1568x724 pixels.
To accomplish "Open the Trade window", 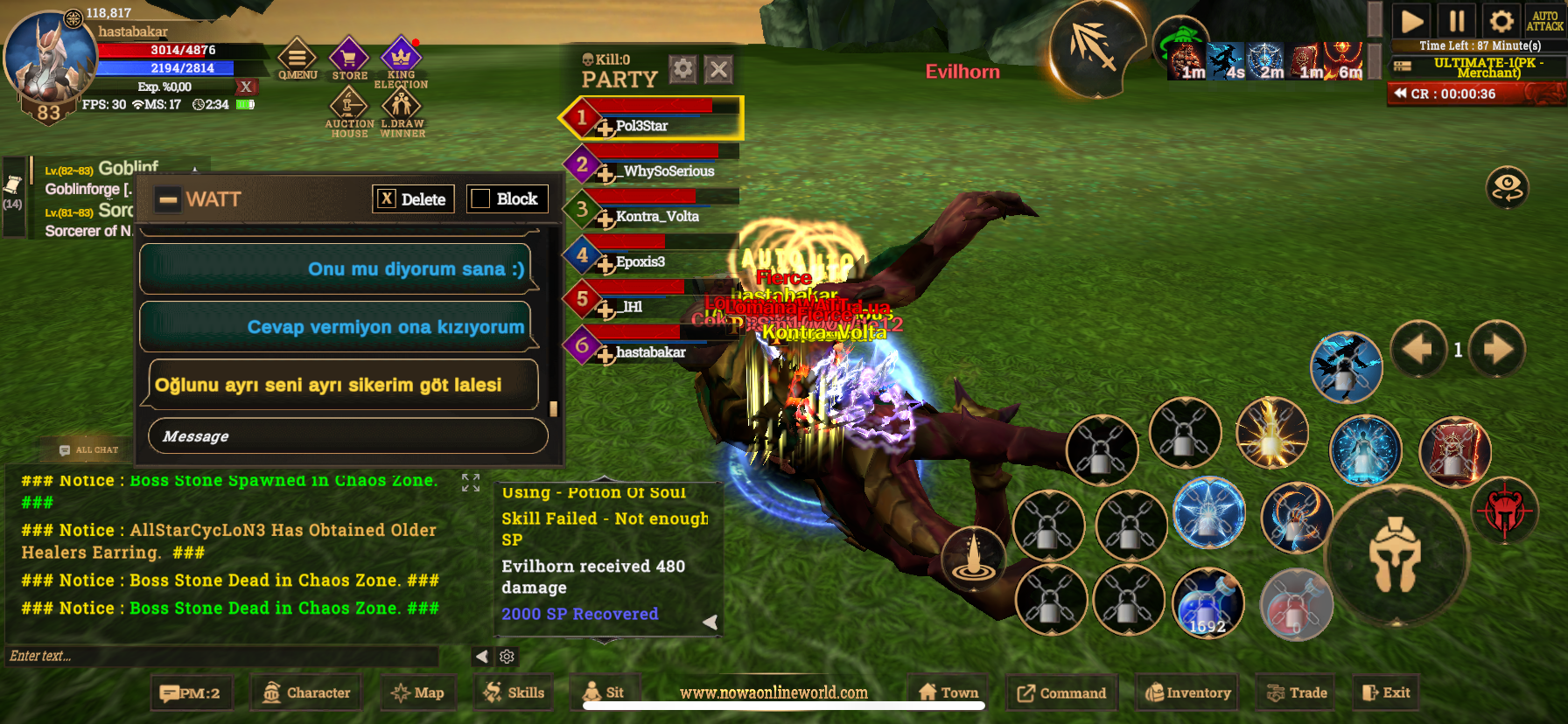I will point(1297,693).
